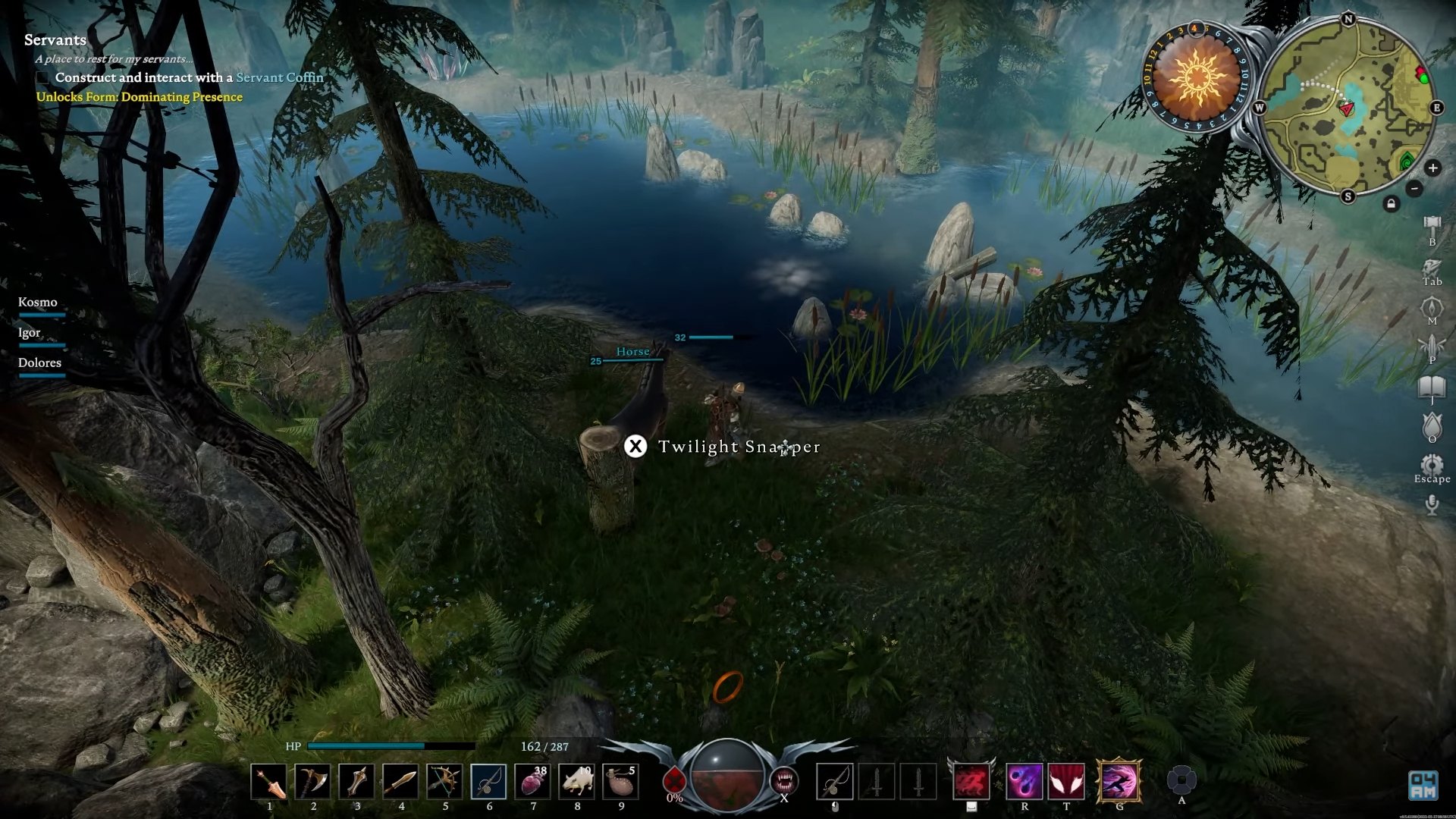Activate the gold-framed ultimate ability

pos(1119,782)
